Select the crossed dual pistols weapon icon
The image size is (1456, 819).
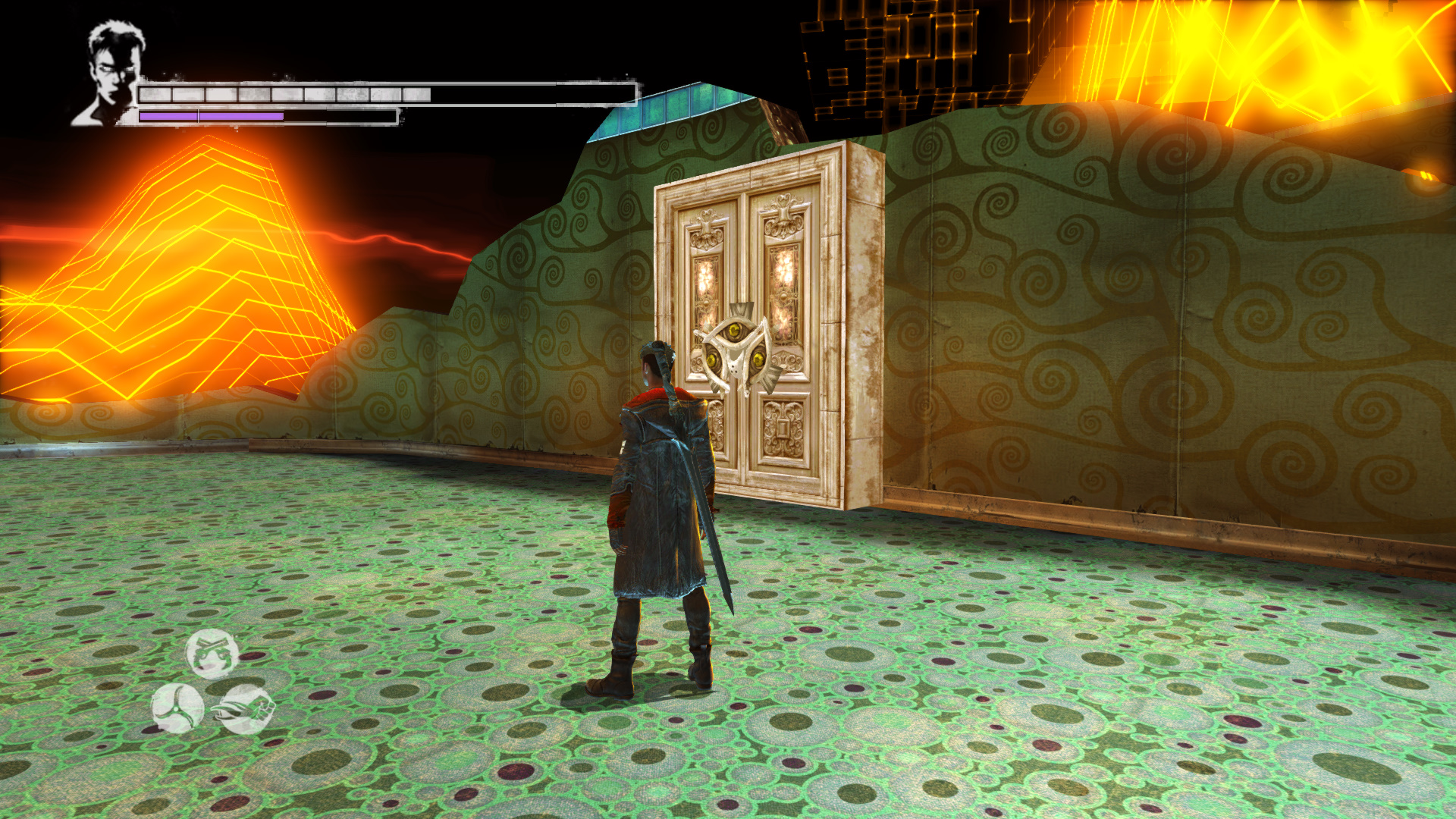tap(212, 653)
